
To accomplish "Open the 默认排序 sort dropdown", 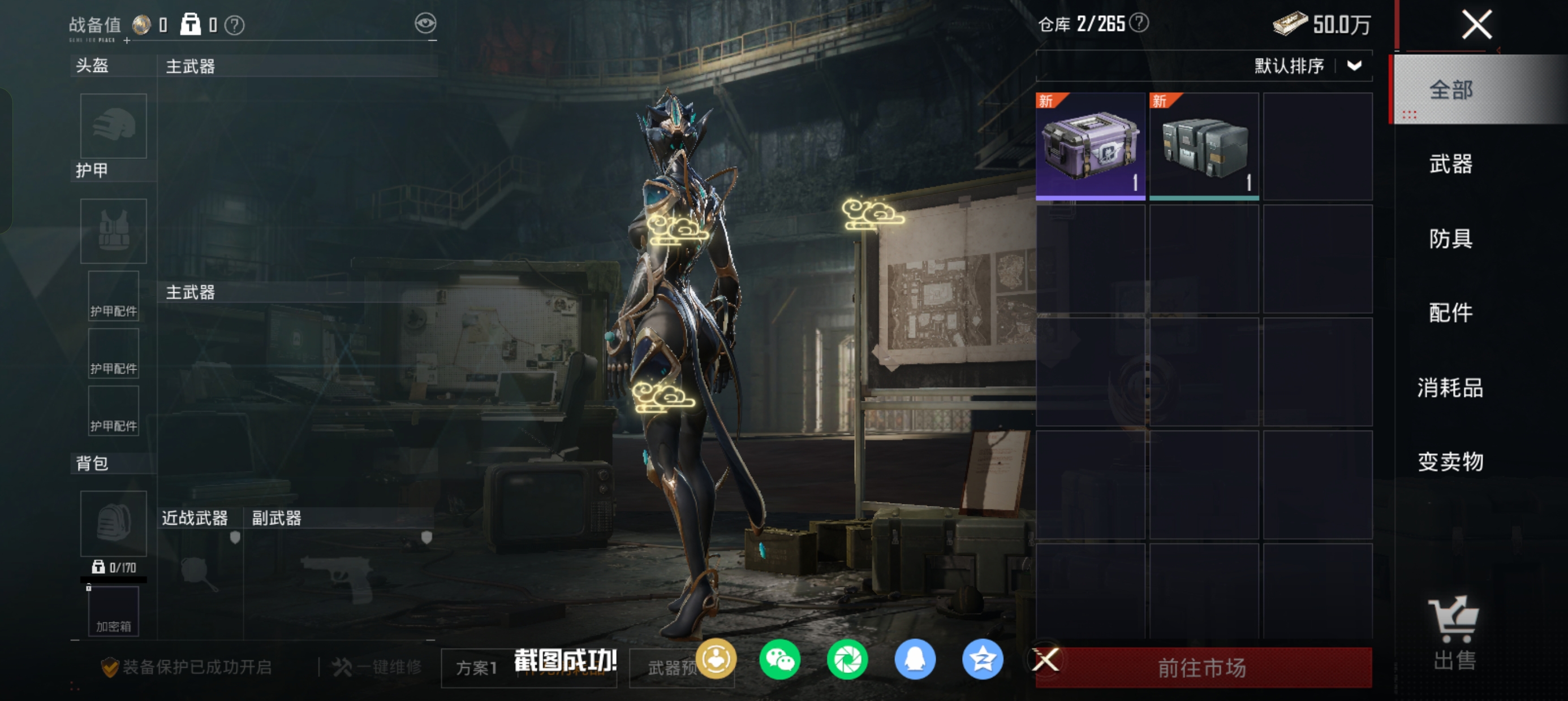I will (x=1306, y=66).
